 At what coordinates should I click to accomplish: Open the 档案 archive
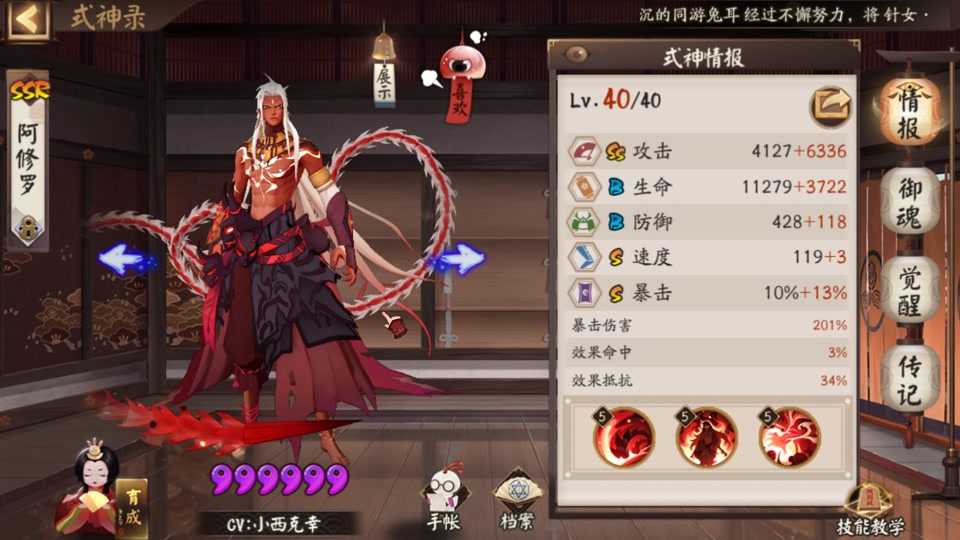515,495
